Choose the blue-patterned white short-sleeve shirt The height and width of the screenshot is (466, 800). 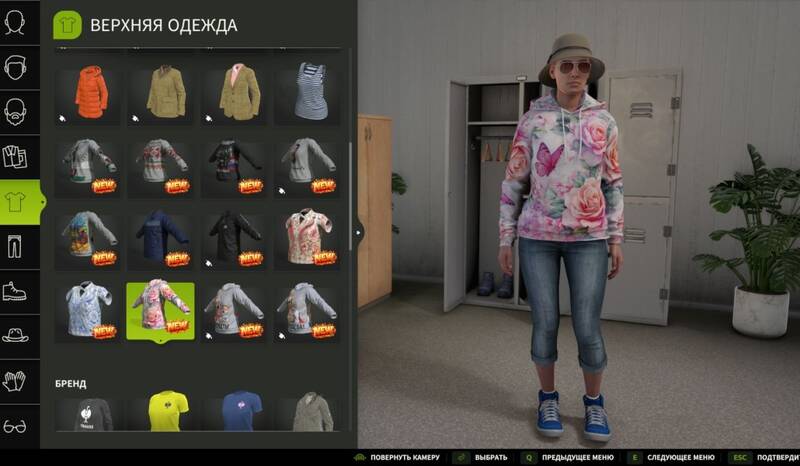(x=89, y=310)
